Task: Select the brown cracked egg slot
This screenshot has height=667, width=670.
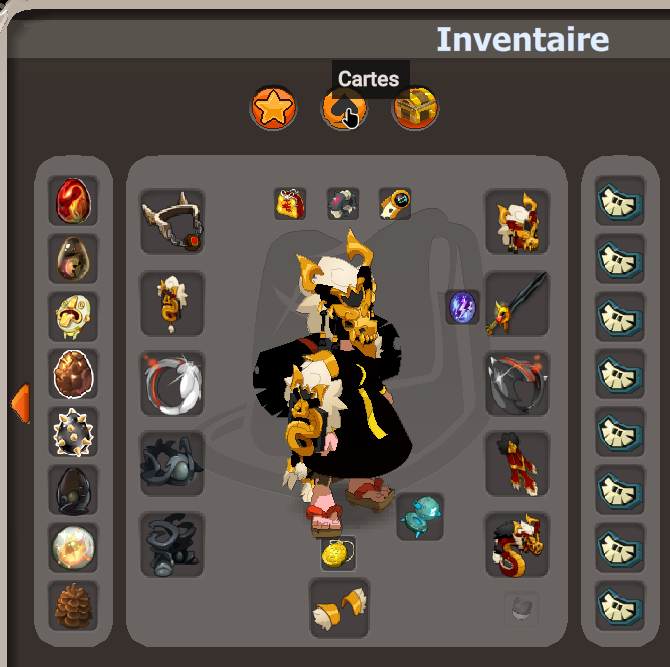Action: [x=73, y=374]
